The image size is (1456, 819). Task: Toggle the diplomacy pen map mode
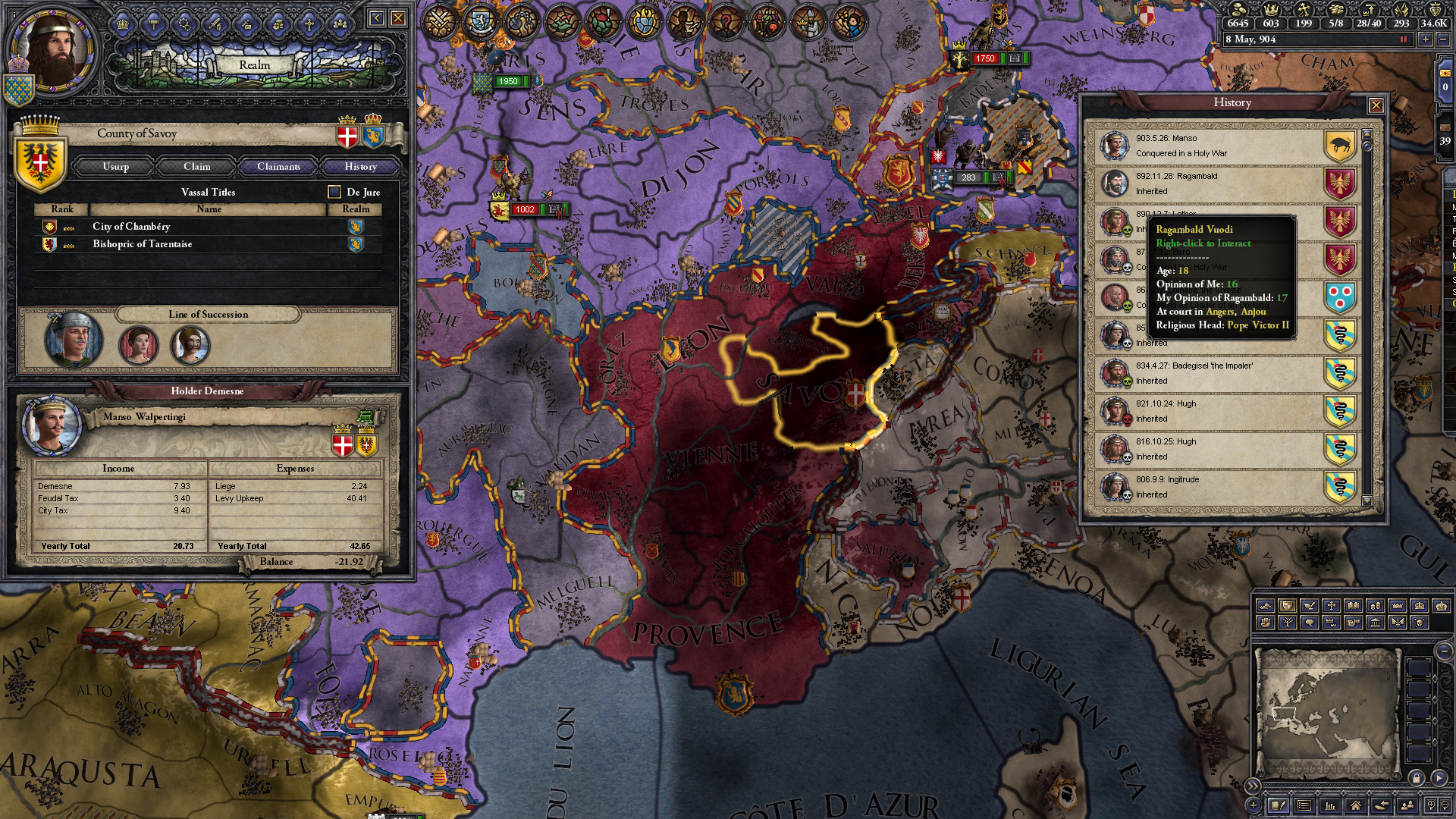pos(1309,606)
